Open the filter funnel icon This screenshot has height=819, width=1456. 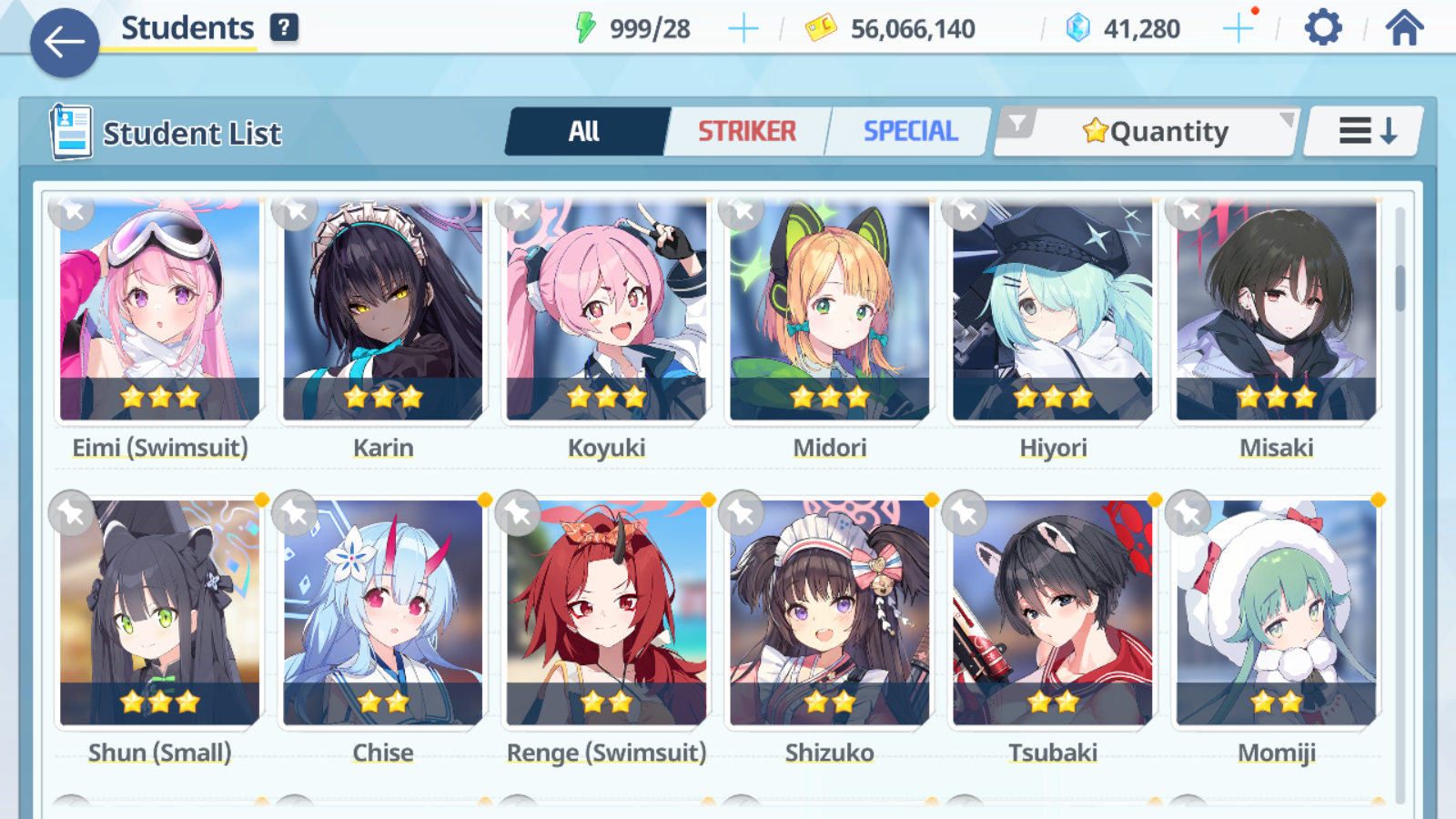1019,125
